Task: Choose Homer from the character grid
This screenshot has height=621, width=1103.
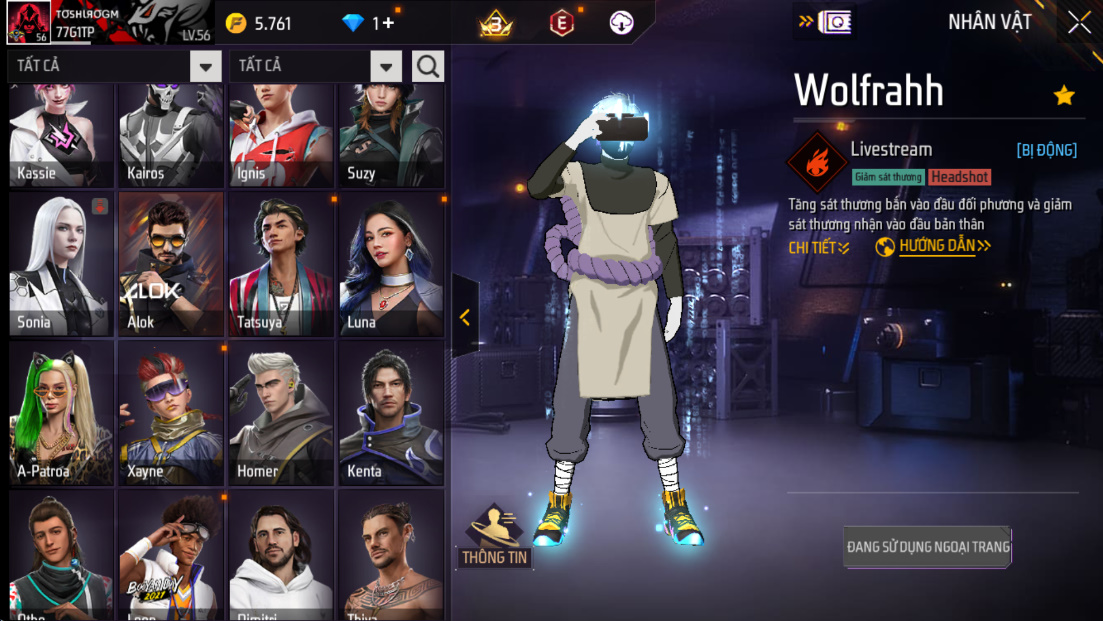Action: tap(281, 412)
